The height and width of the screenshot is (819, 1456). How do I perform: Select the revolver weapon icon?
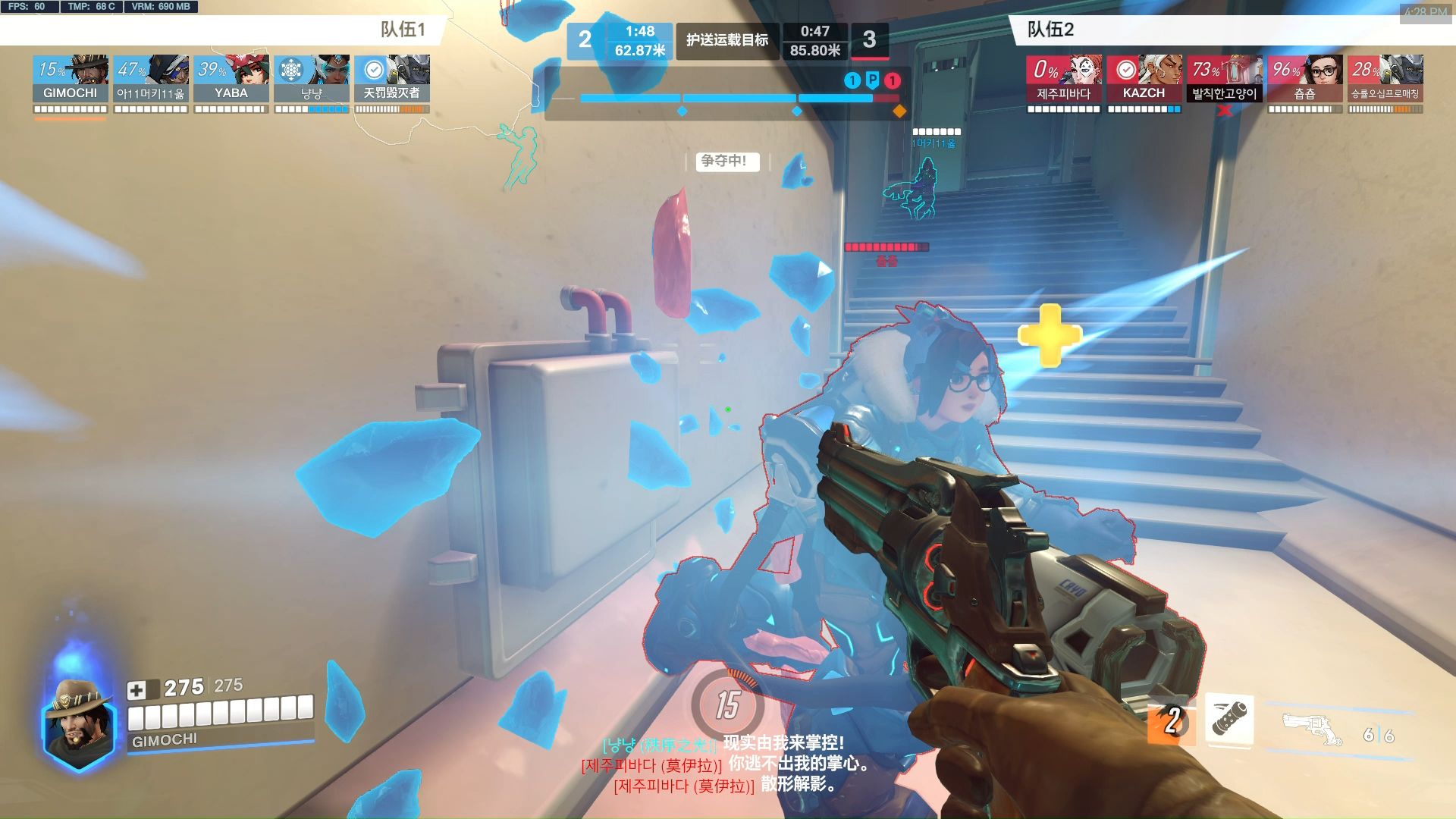click(x=1312, y=730)
